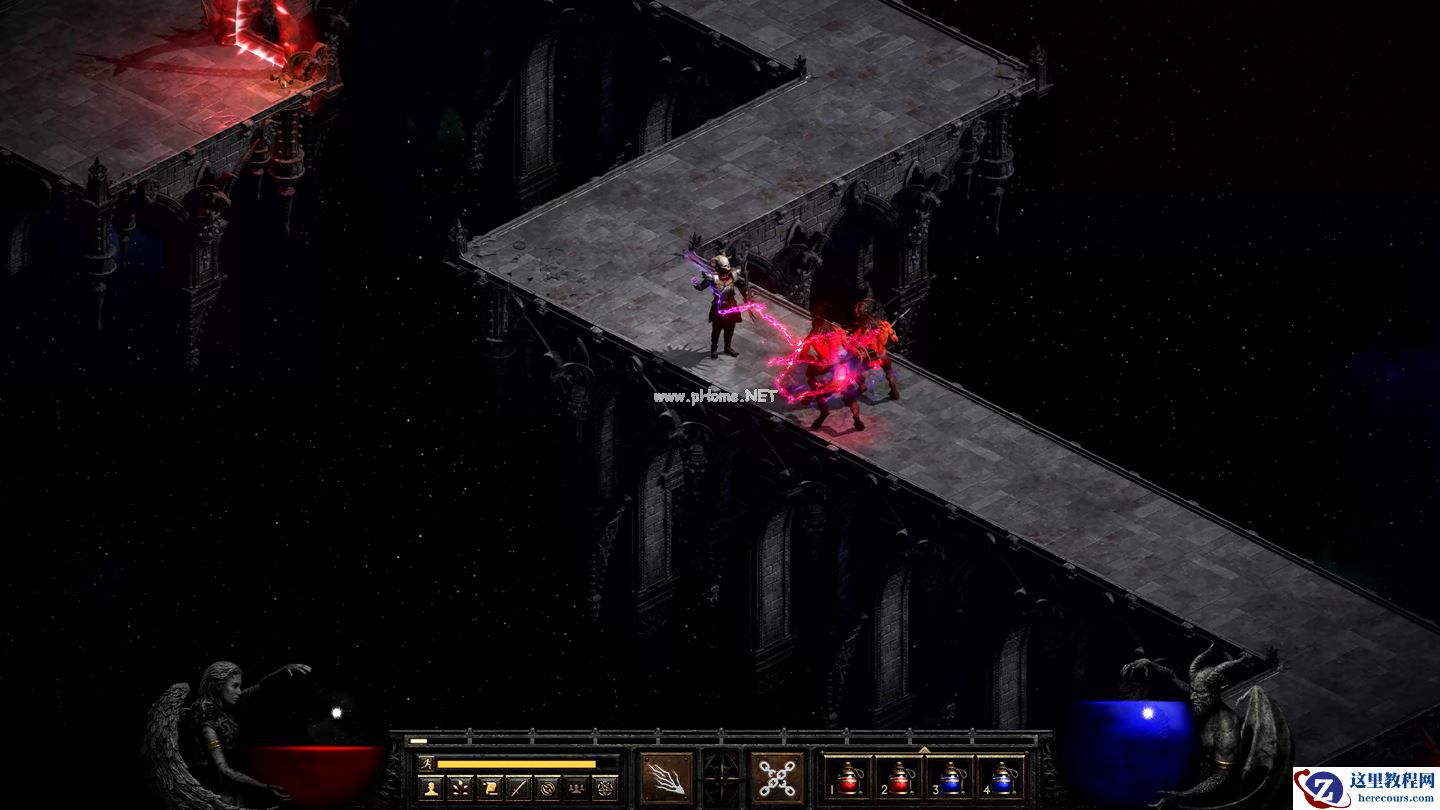Open the game menu pentagram icon
Screen dimensions: 1440x810
click(x=605, y=788)
